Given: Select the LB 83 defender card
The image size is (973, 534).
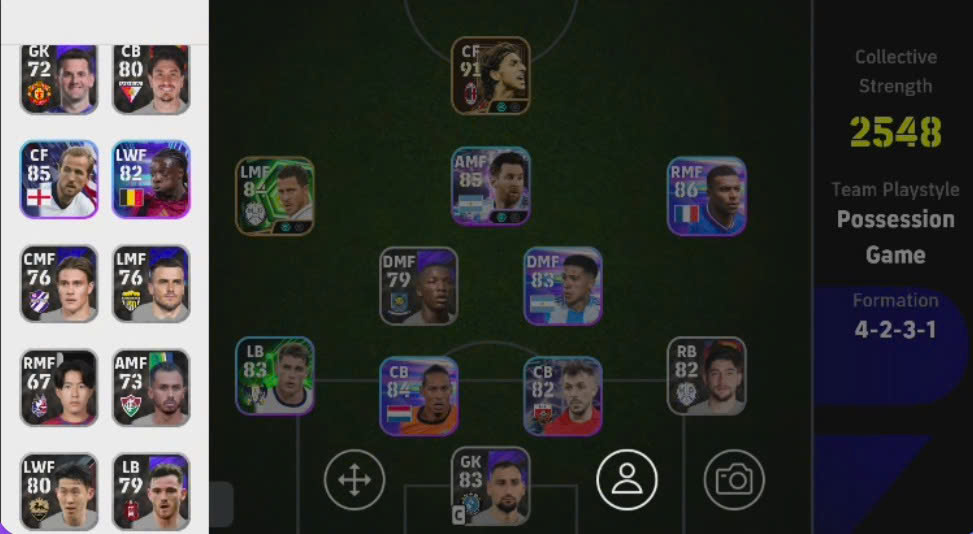Looking at the screenshot, I should point(275,376).
